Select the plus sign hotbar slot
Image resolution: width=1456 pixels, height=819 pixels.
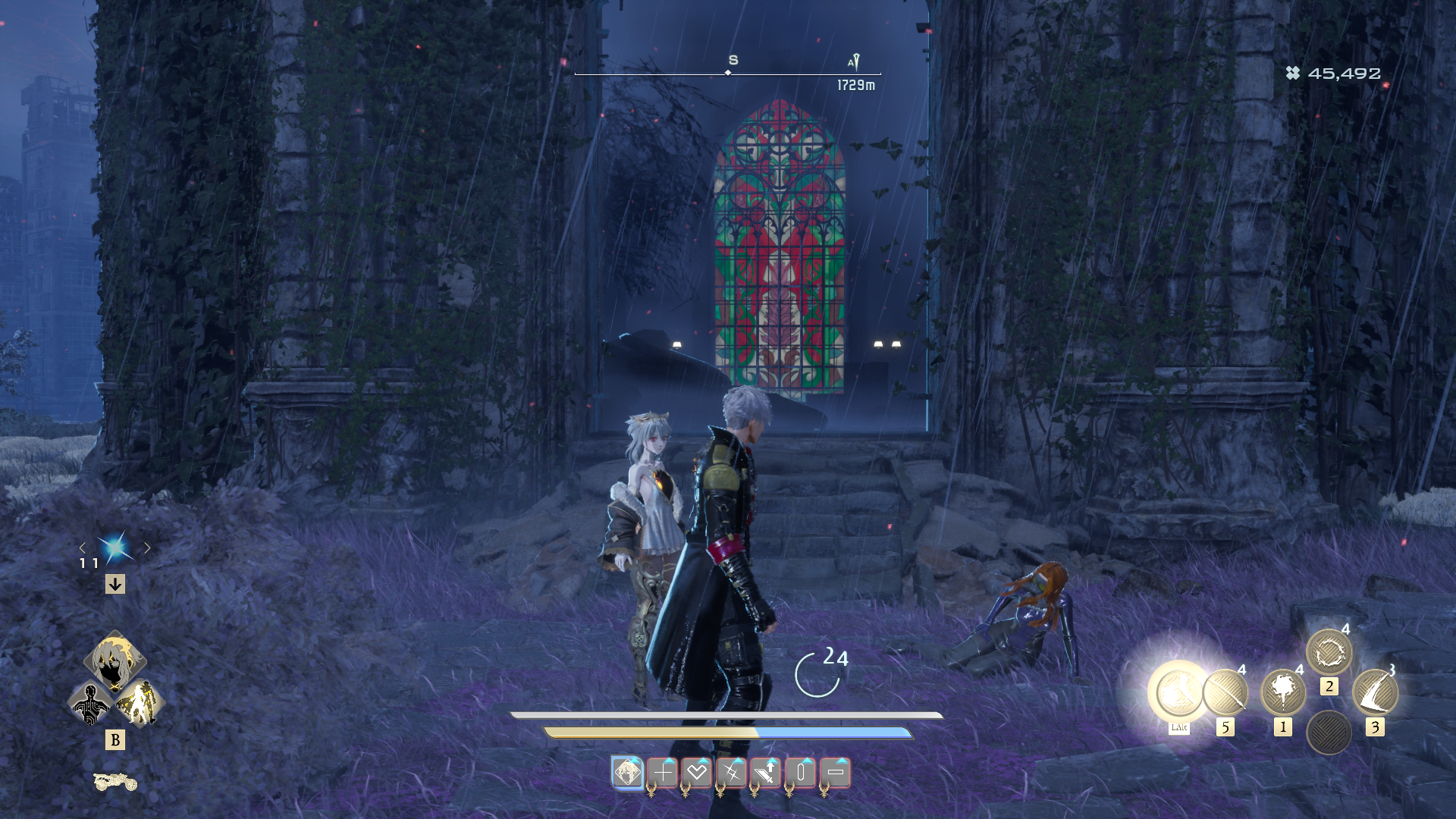(x=662, y=773)
